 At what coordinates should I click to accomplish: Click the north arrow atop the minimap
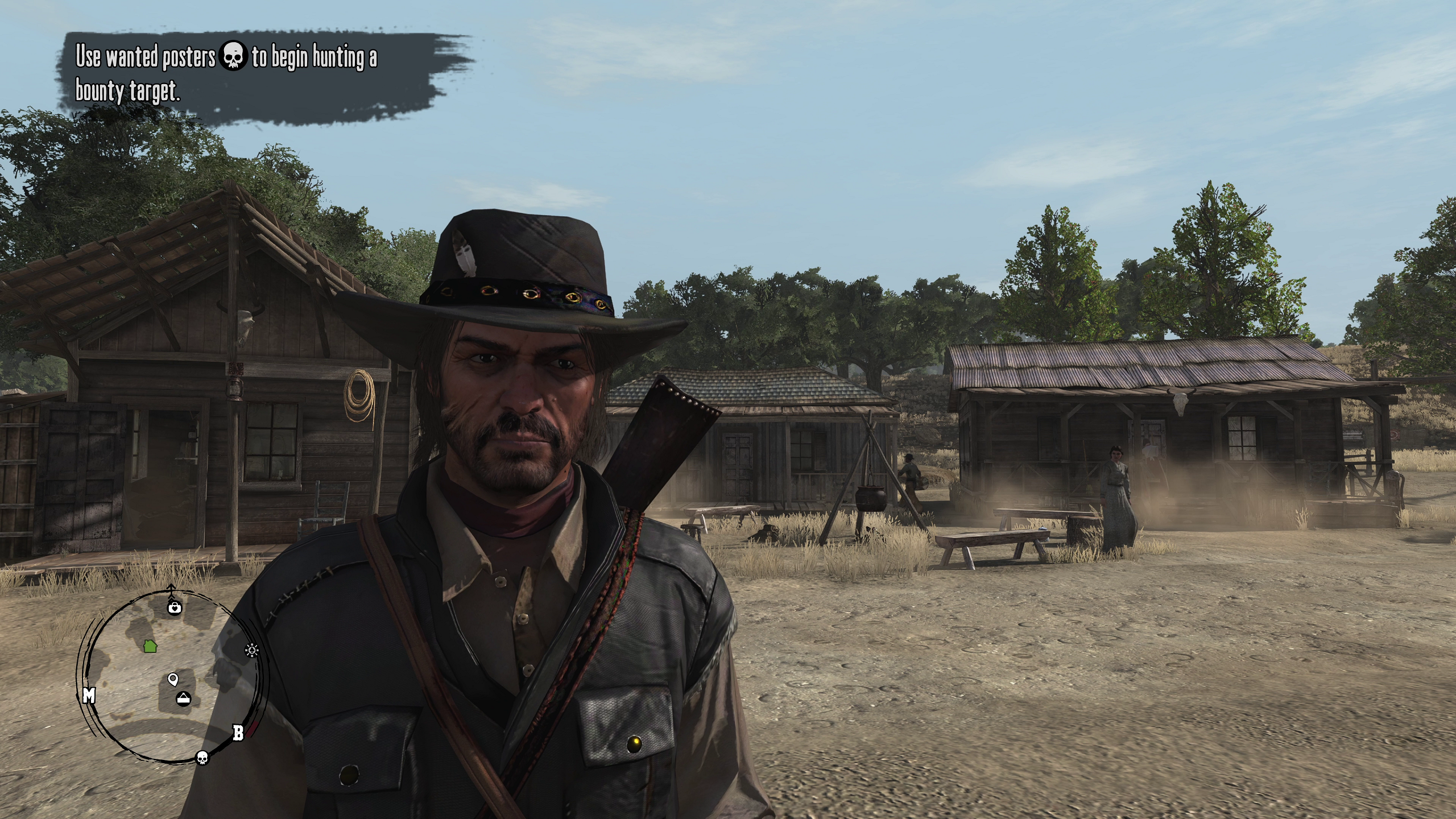[171, 589]
